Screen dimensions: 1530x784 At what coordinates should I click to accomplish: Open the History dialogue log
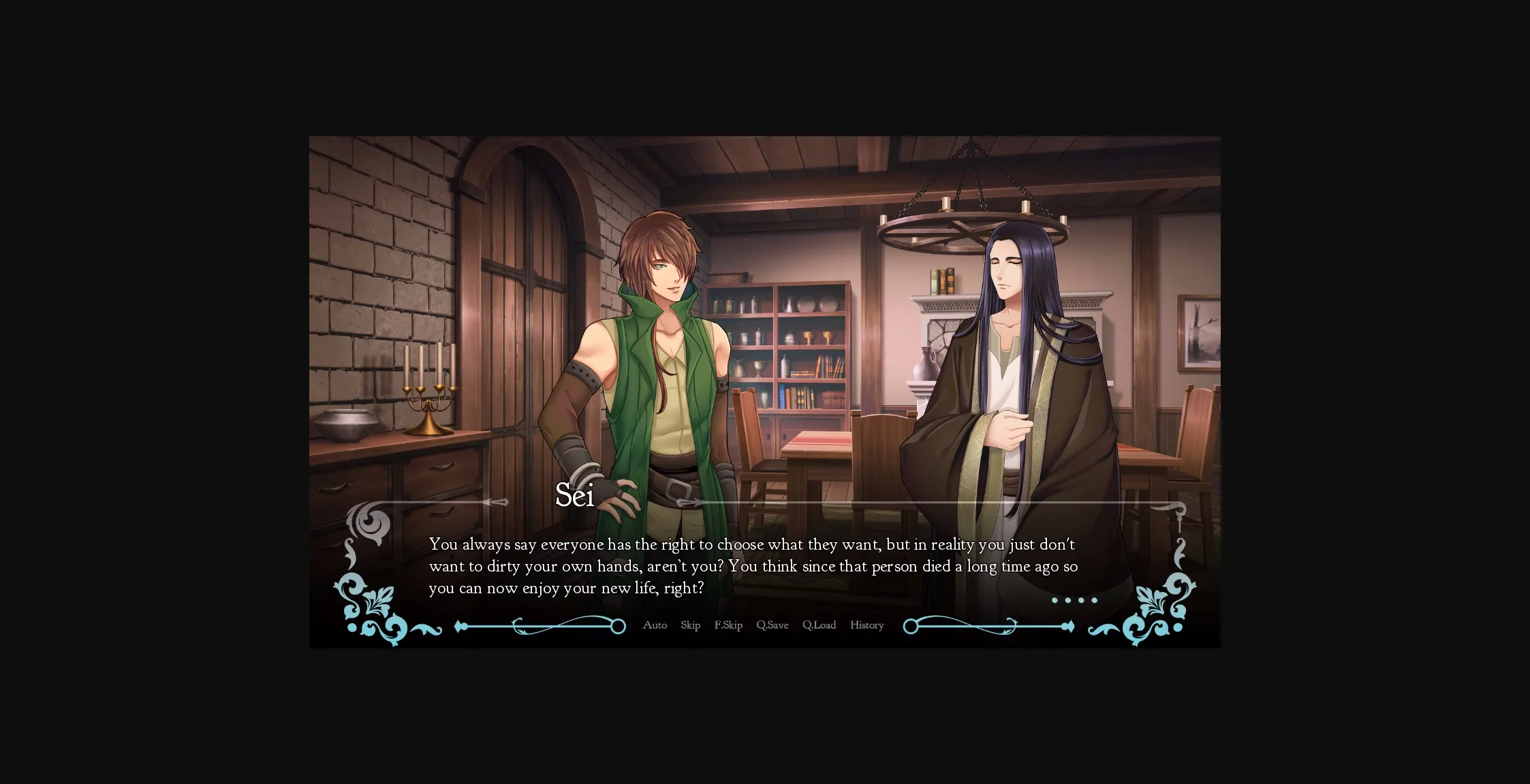(x=866, y=625)
